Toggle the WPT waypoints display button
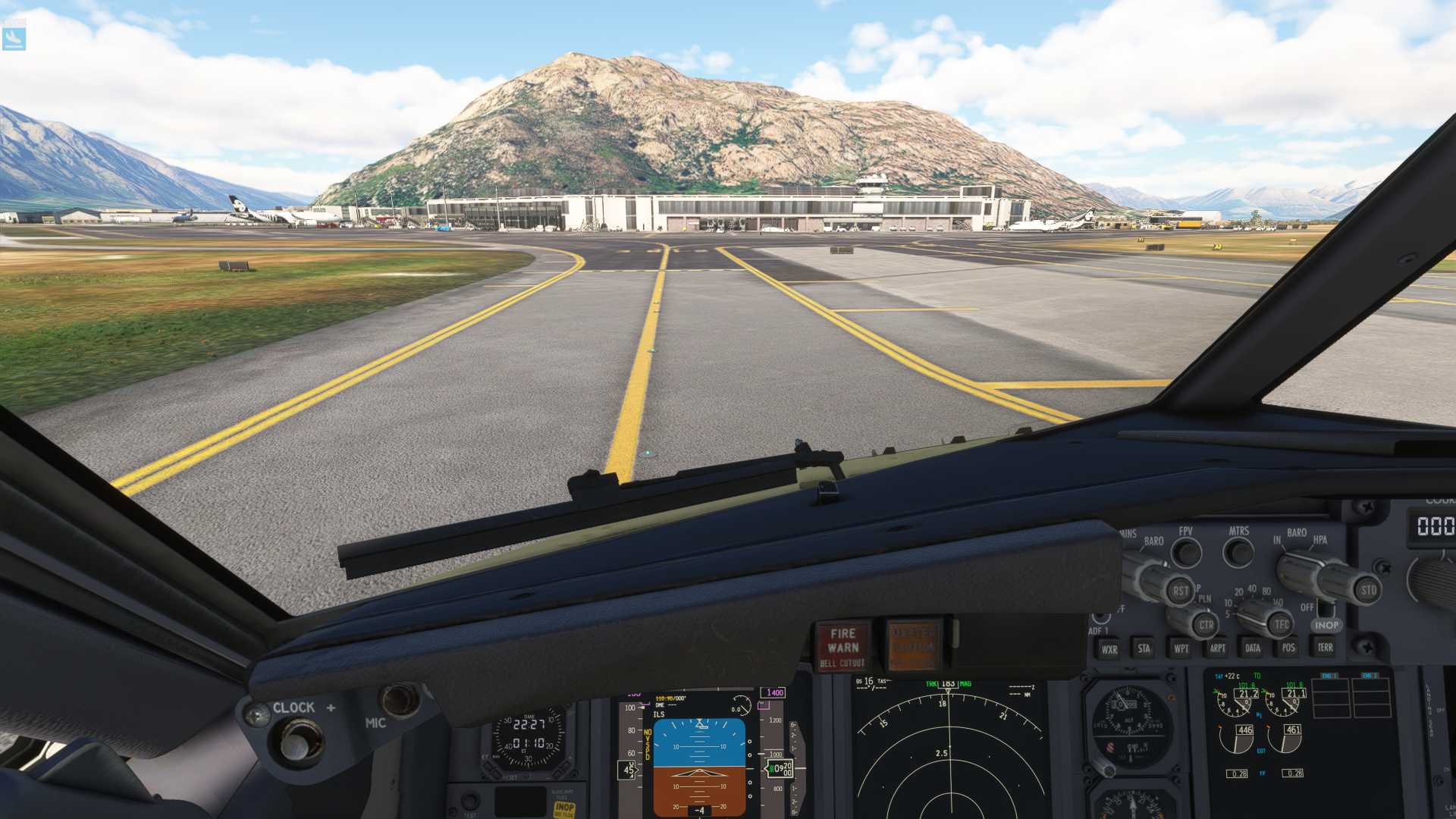 point(1181,648)
